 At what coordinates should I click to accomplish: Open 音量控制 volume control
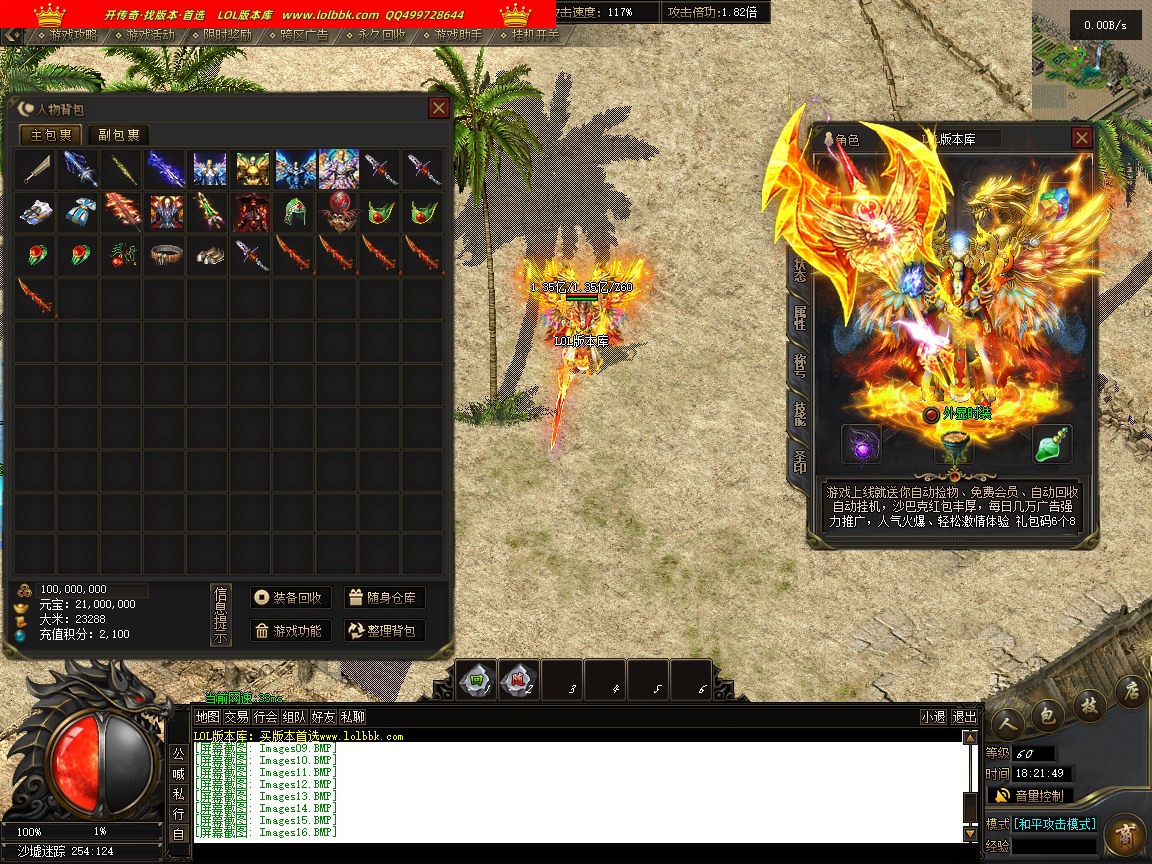pos(1030,796)
